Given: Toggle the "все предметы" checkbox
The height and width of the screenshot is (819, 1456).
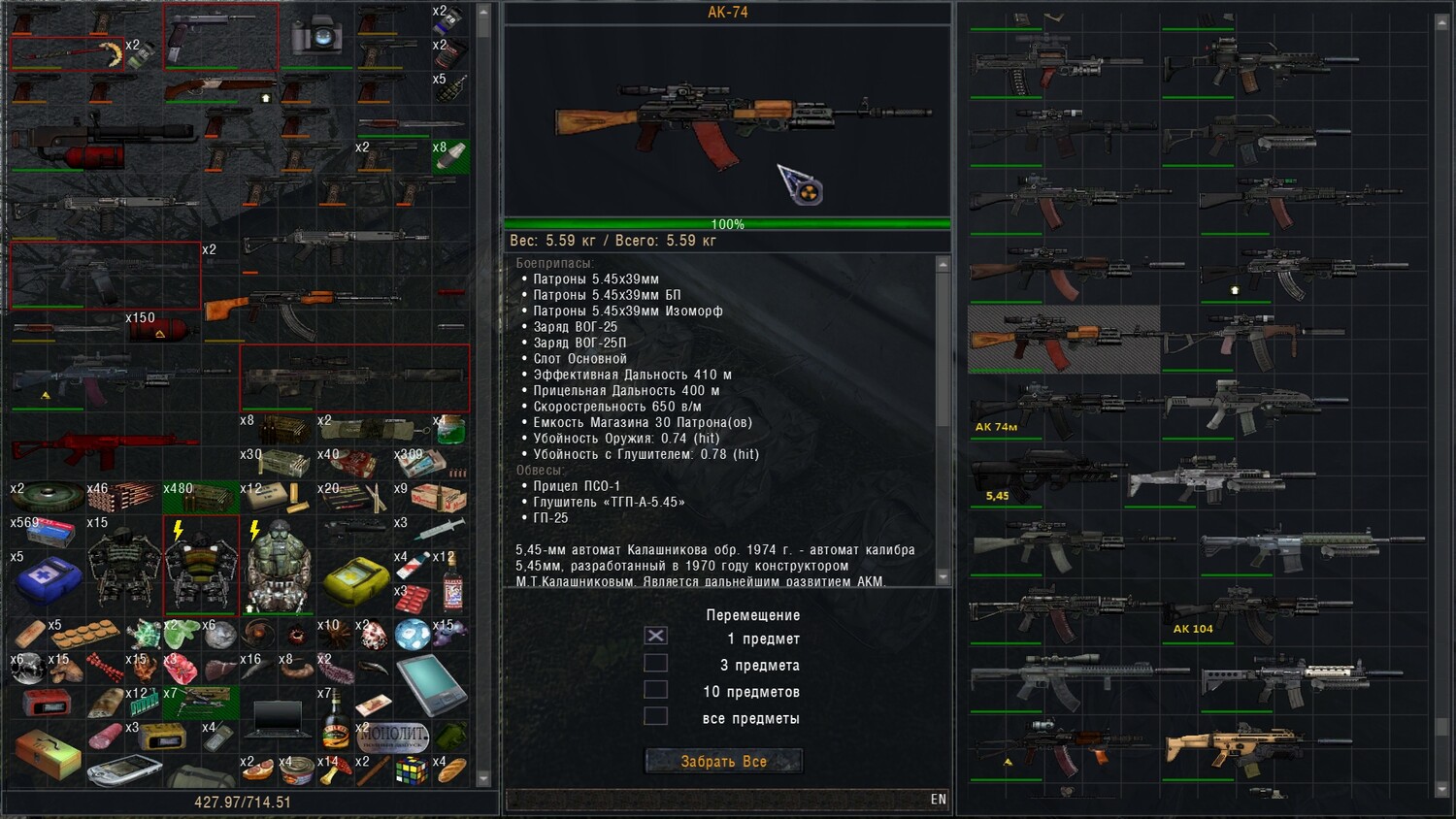Looking at the screenshot, I should click(656, 716).
